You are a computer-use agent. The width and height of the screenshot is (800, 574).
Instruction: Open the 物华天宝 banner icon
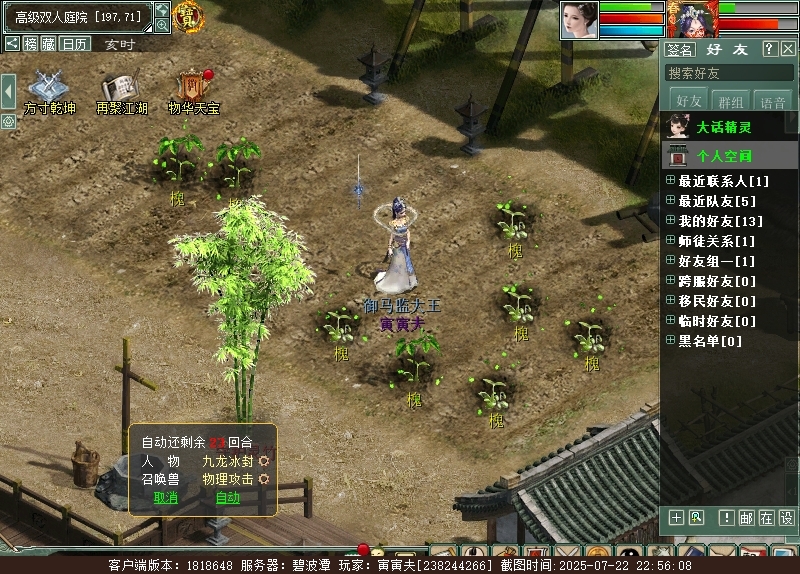coord(192,88)
